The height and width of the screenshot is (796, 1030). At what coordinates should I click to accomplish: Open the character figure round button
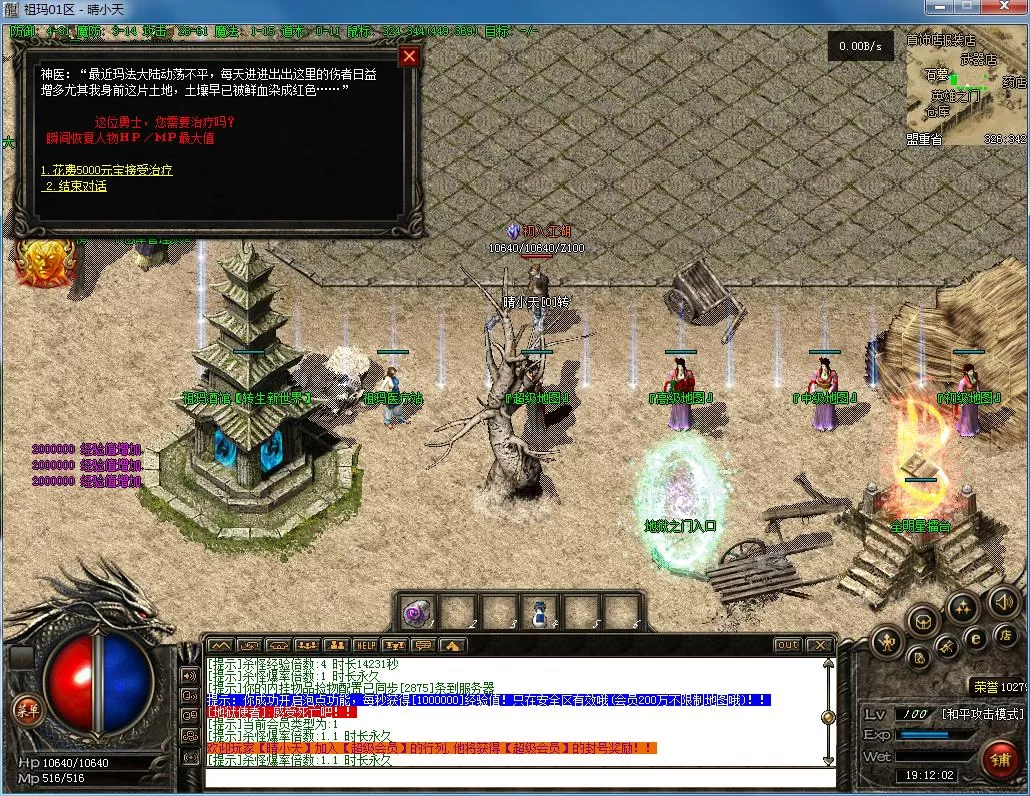point(886,641)
